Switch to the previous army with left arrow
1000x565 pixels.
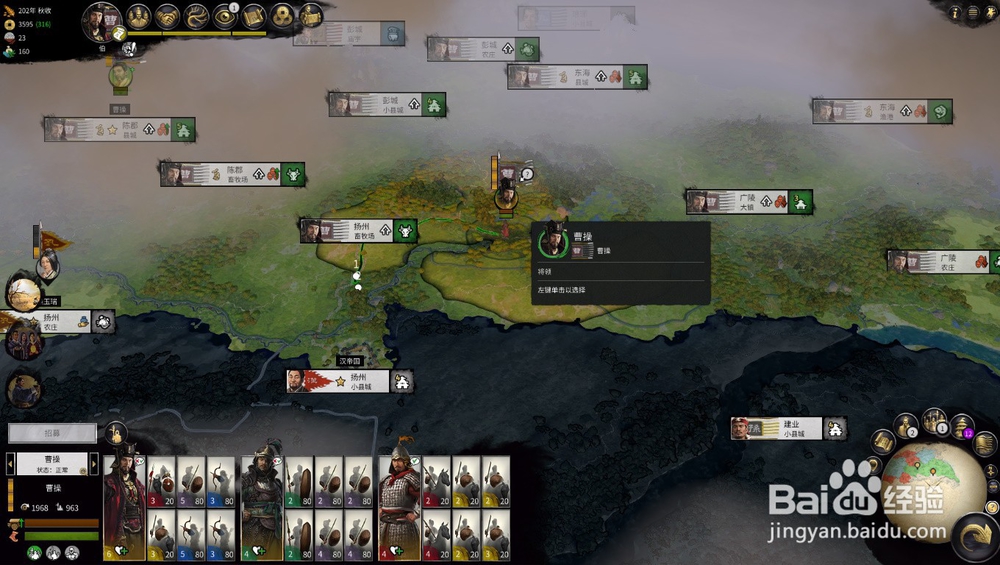(11, 465)
